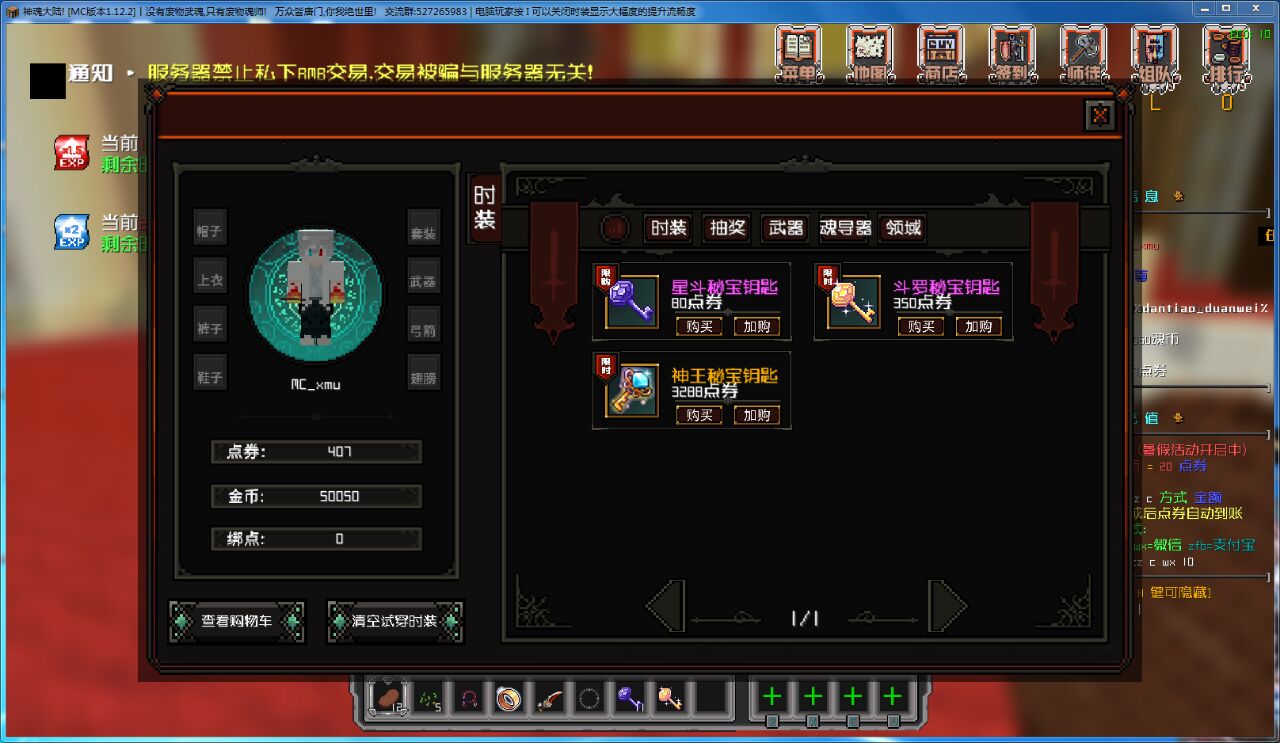Switch to the 魂导器 tab
1280x743 pixels.
(x=845, y=228)
